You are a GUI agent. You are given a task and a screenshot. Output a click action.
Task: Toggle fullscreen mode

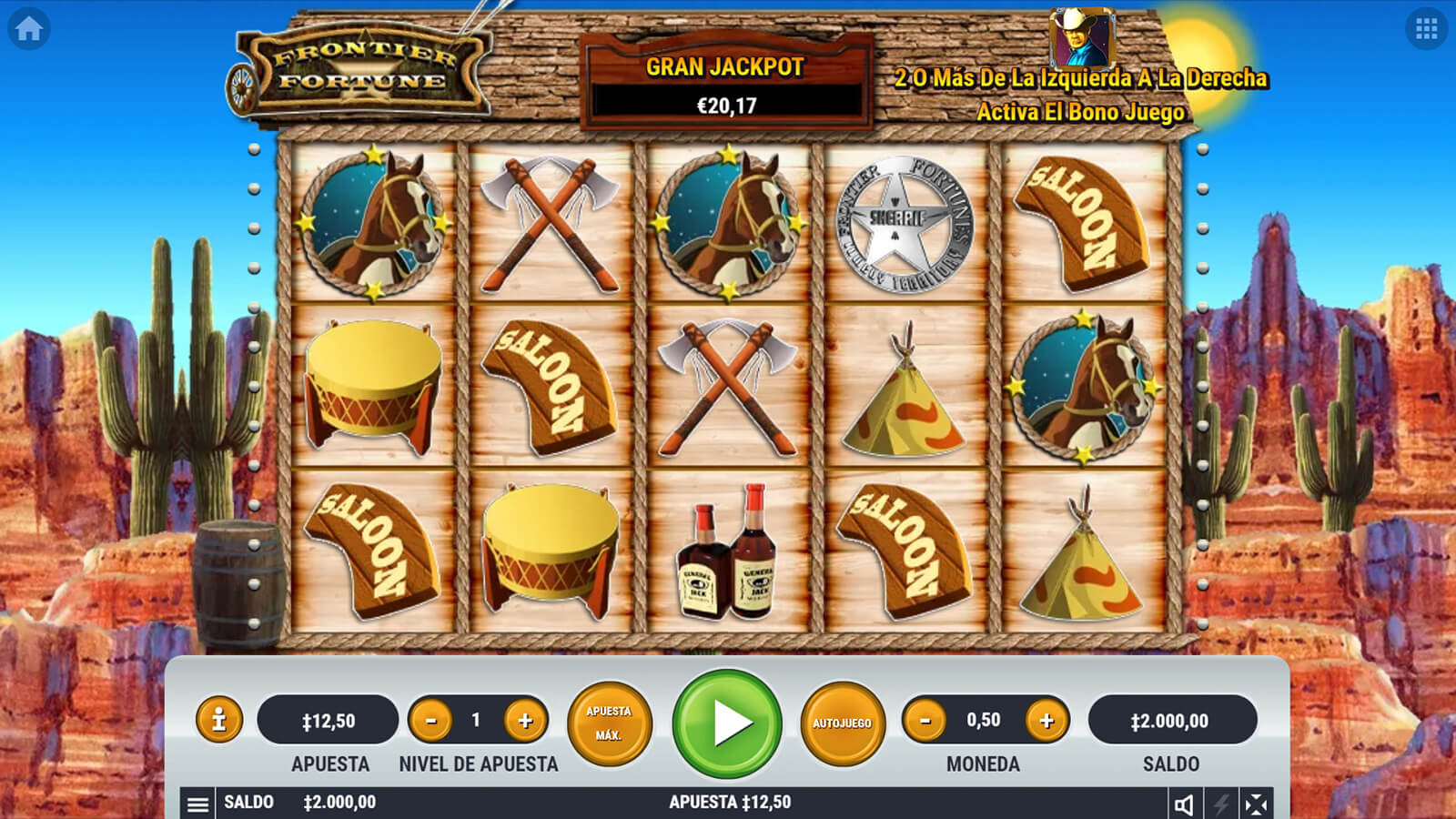pyautogui.click(x=1256, y=804)
